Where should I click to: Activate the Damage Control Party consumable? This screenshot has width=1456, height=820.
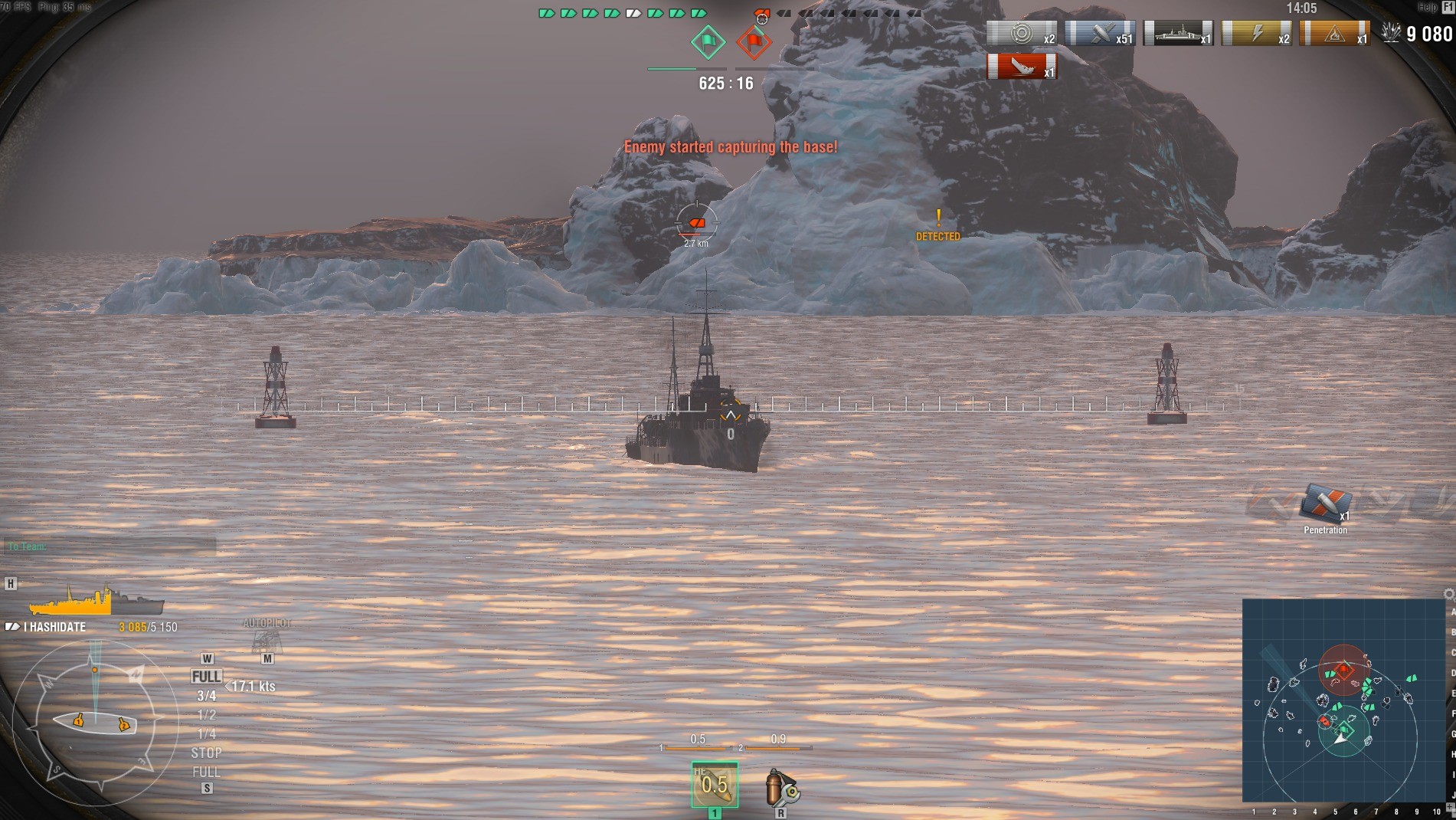click(780, 788)
